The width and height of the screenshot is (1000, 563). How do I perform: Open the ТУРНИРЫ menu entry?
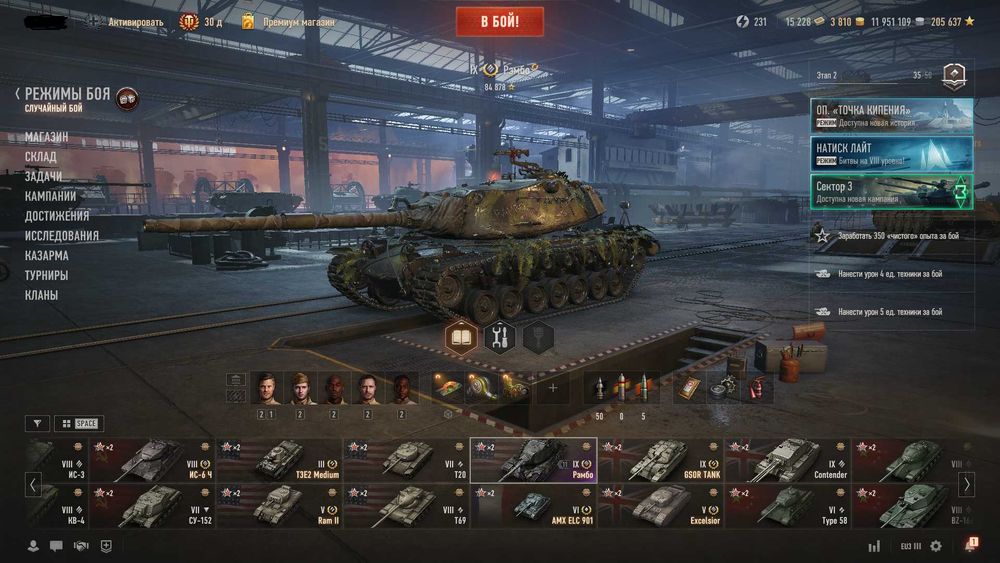pyautogui.click(x=47, y=275)
